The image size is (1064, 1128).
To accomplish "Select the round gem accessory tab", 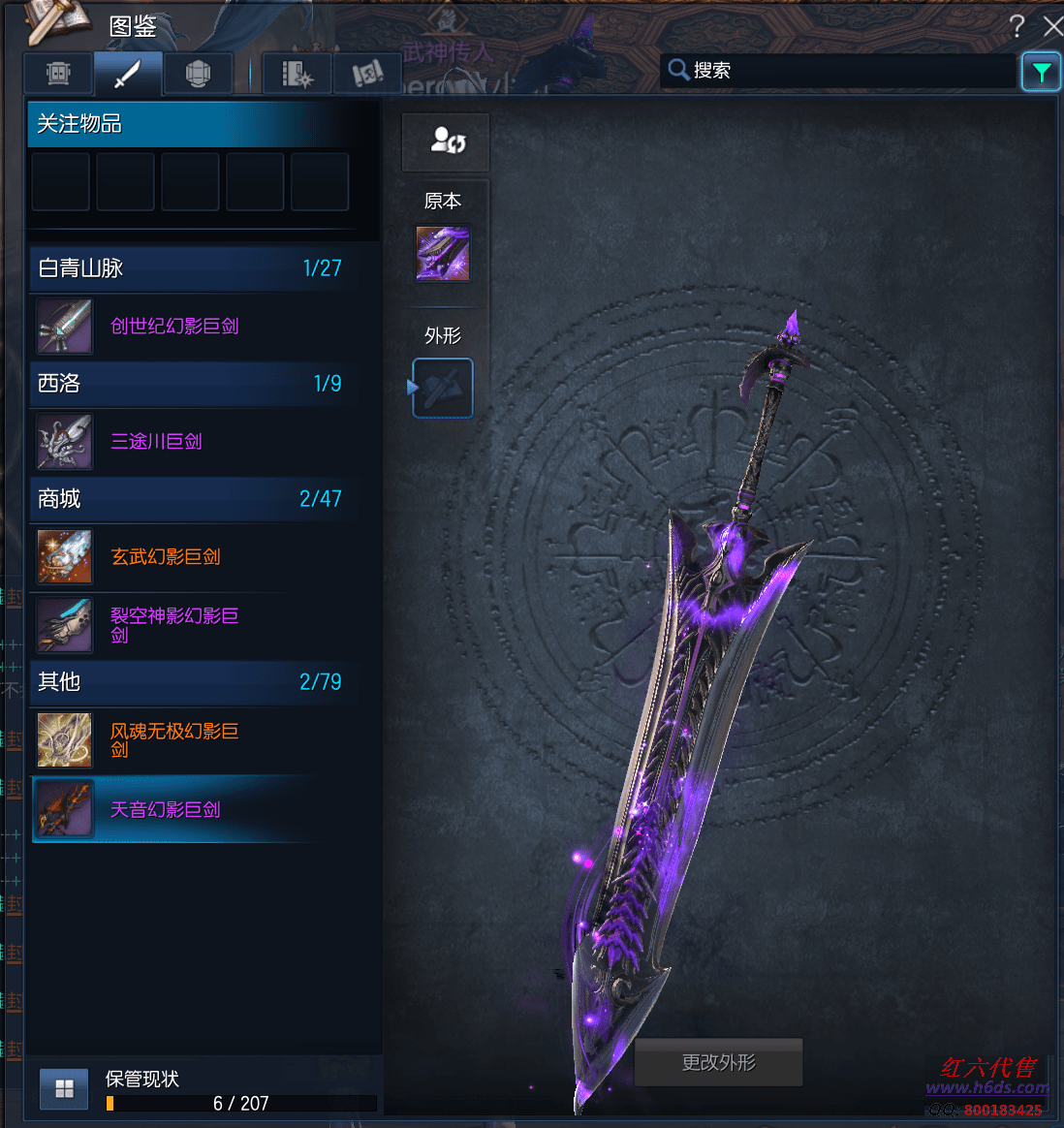I will coord(198,74).
